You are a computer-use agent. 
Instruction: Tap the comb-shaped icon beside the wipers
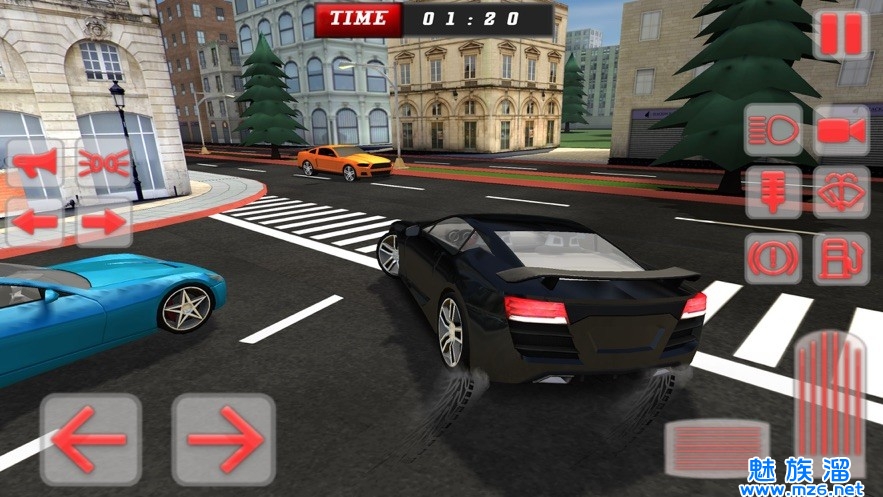pyautogui.click(x=773, y=192)
